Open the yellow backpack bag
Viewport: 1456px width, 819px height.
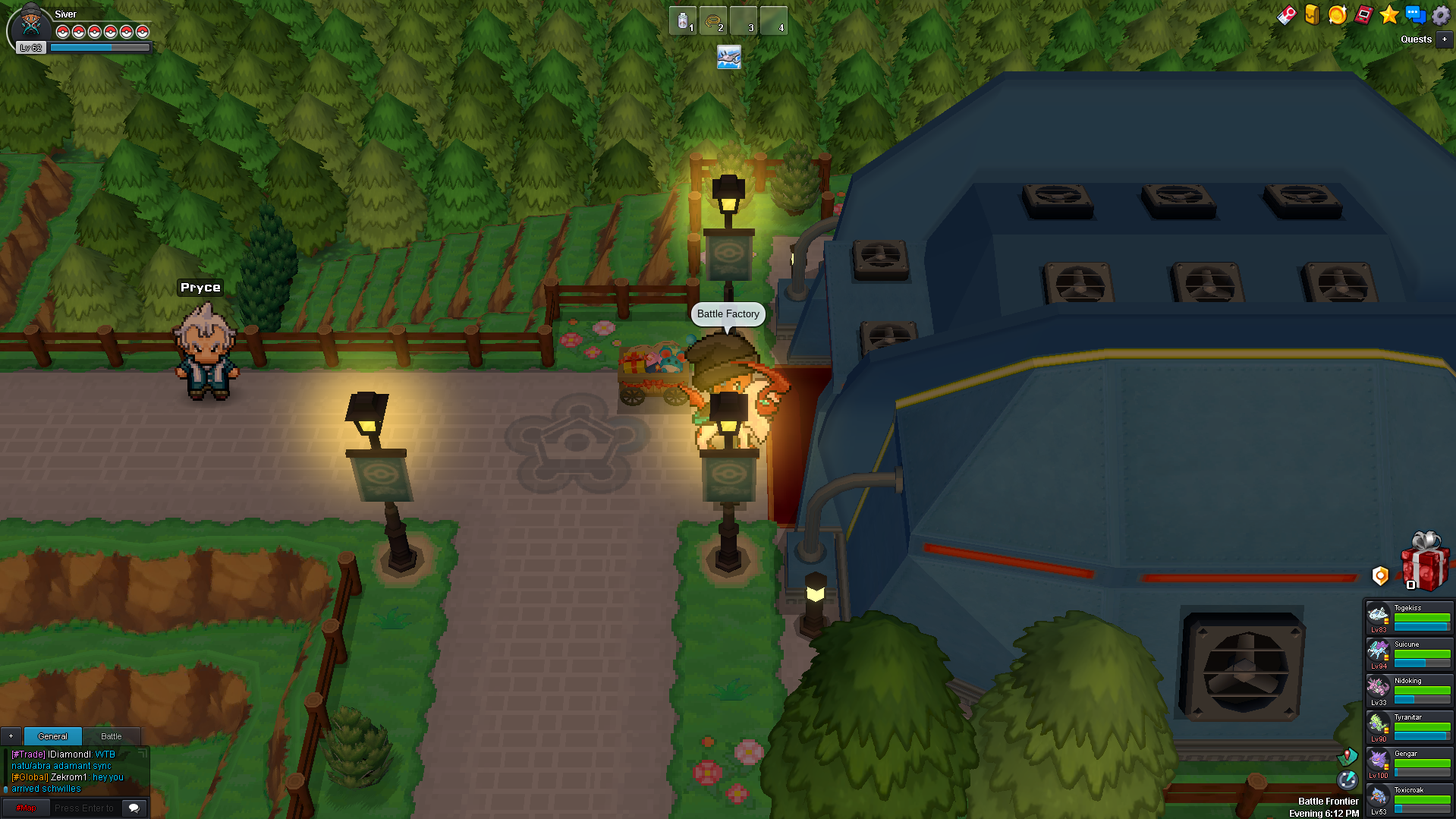(1312, 15)
